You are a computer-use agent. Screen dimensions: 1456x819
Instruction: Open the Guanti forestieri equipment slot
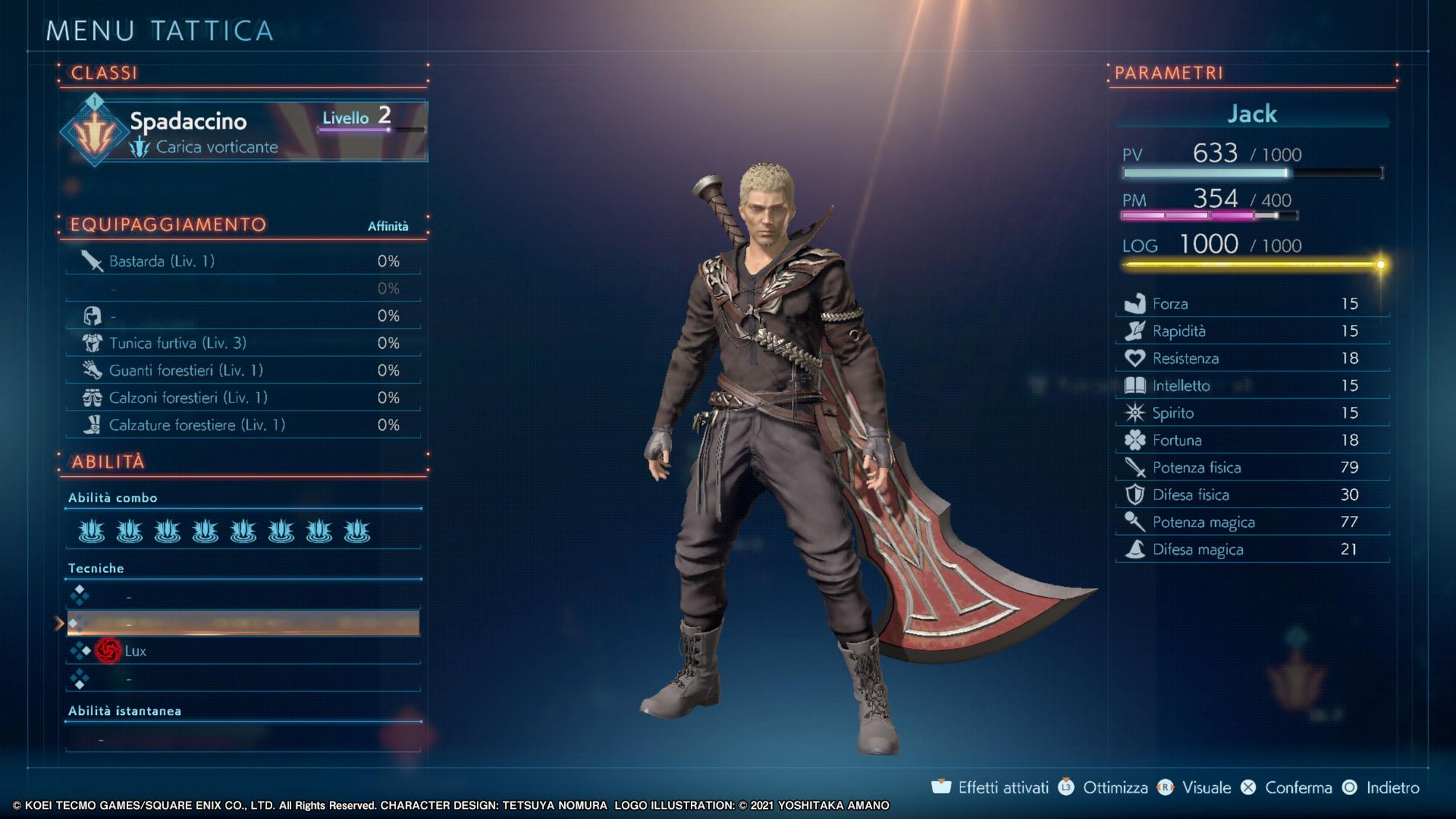242,371
